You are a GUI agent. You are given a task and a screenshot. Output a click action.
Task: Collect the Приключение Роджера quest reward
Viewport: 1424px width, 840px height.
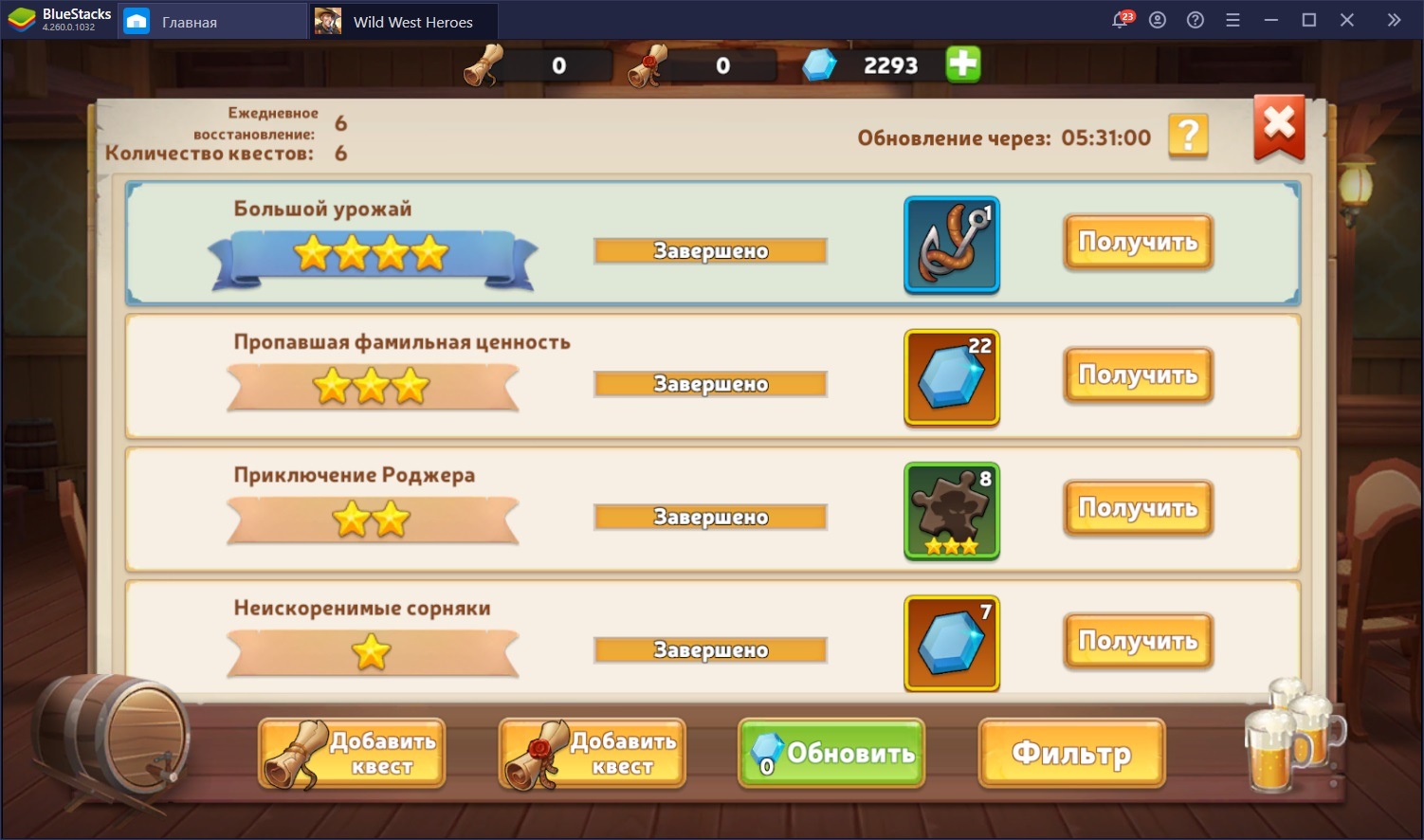(x=1138, y=508)
